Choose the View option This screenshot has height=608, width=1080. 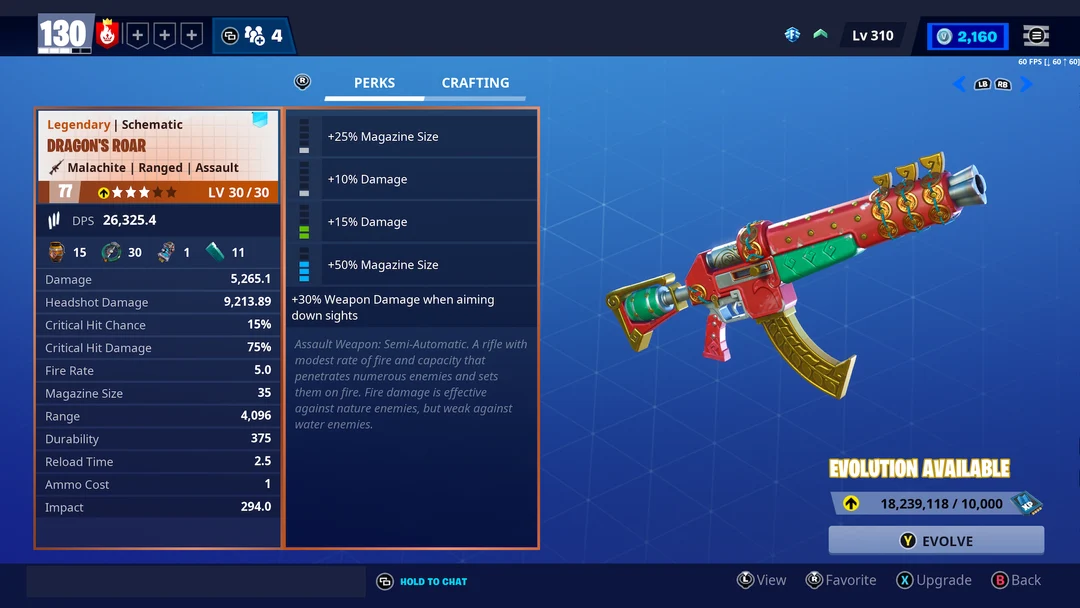pyautogui.click(x=762, y=580)
